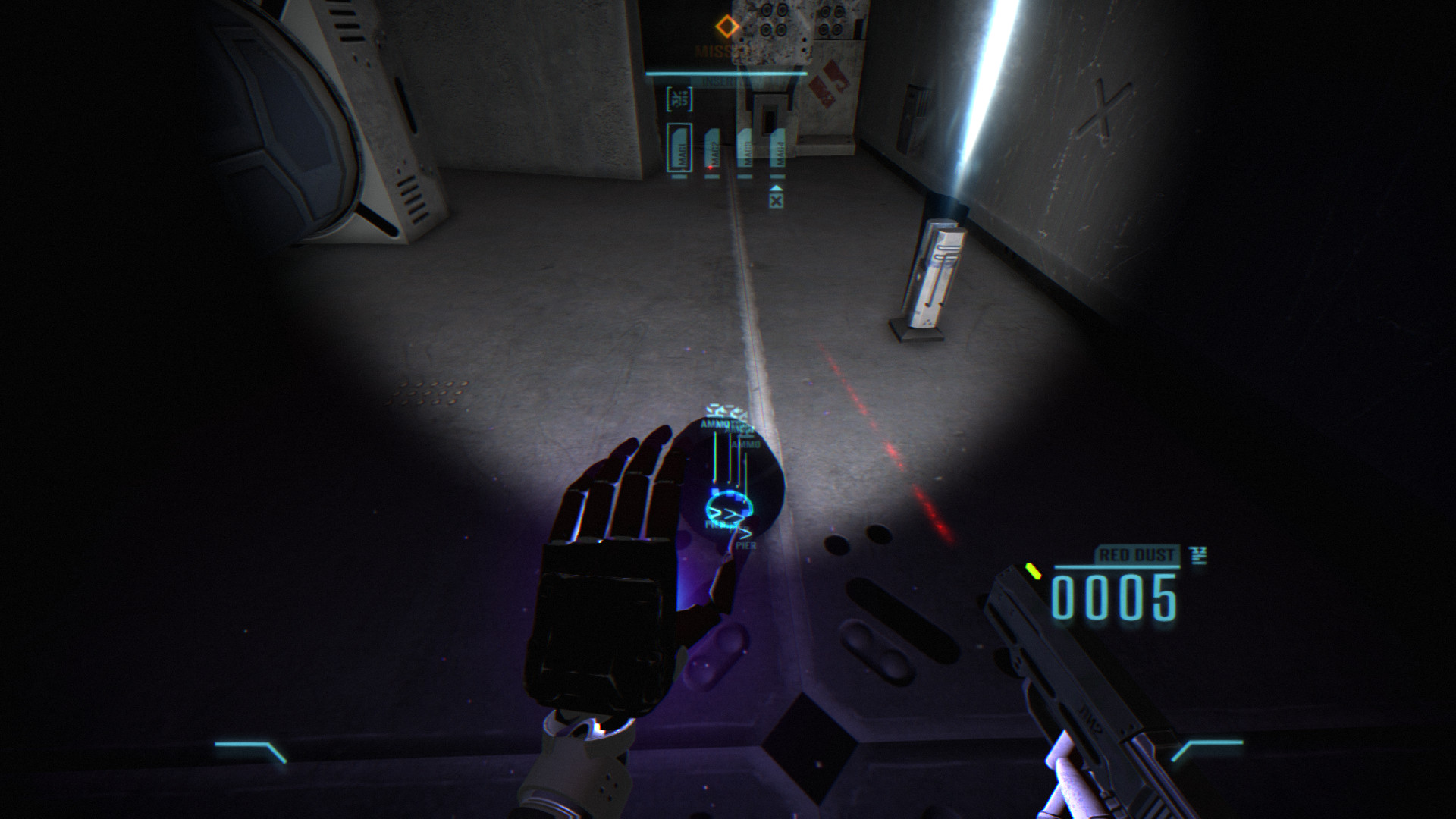Screen dimensions: 1456x819
Task: Select the MAG4 magazine slot
Action: tap(777, 148)
